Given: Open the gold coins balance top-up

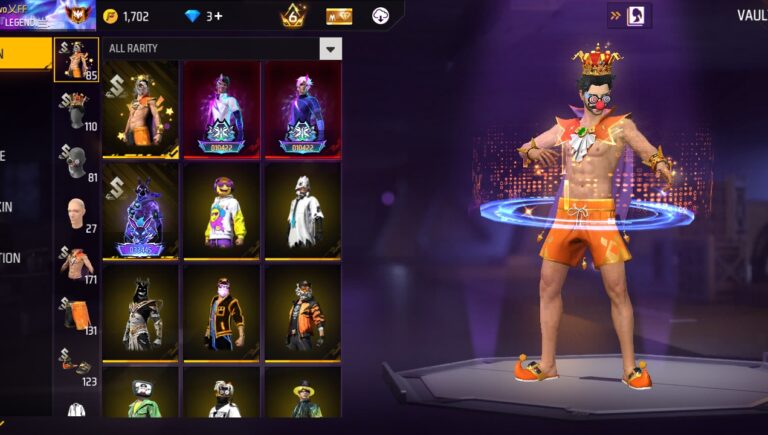Looking at the screenshot, I should tap(127, 16).
